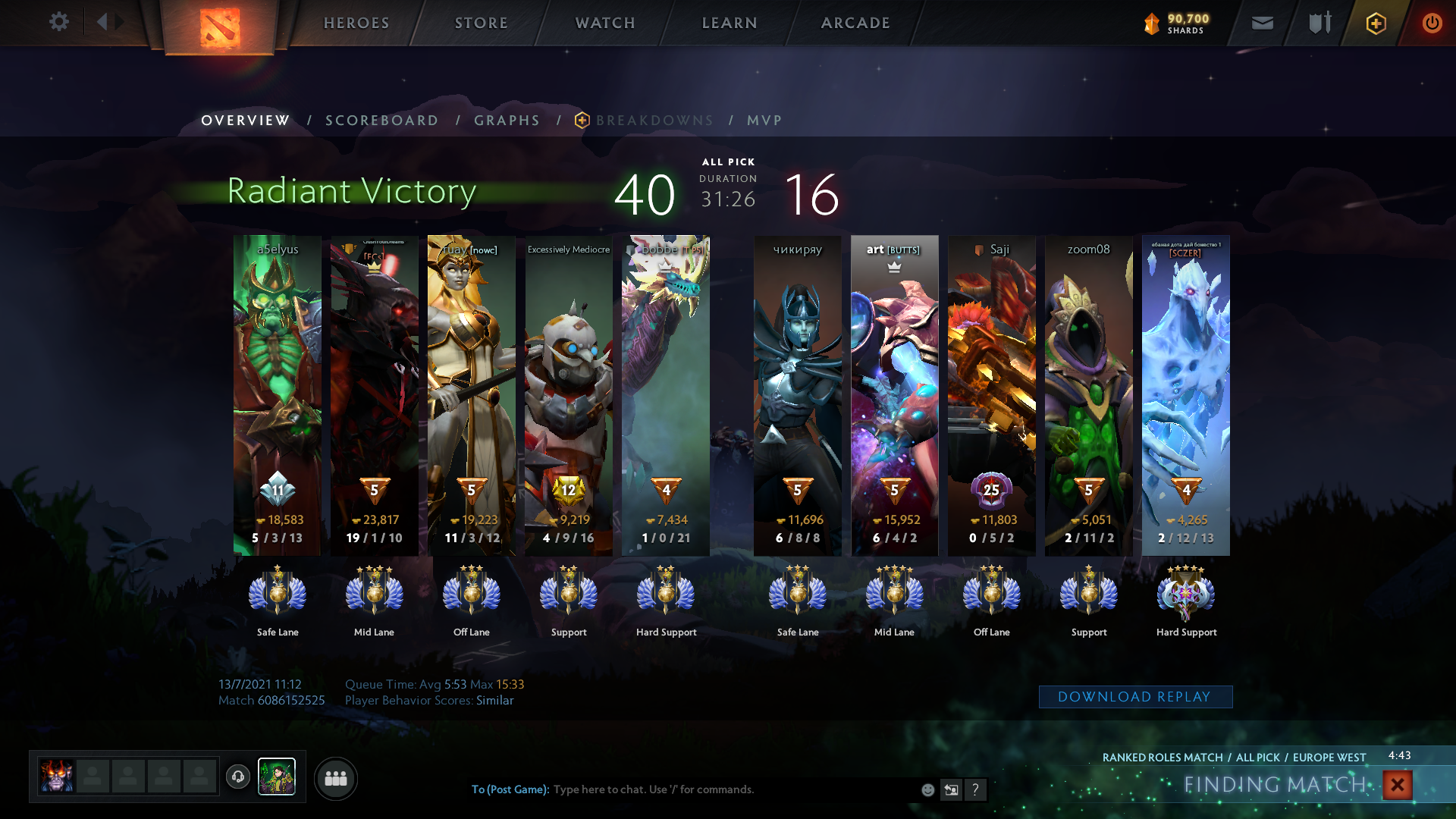The height and width of the screenshot is (819, 1456).
Task: View the MVP tab
Action: point(764,121)
